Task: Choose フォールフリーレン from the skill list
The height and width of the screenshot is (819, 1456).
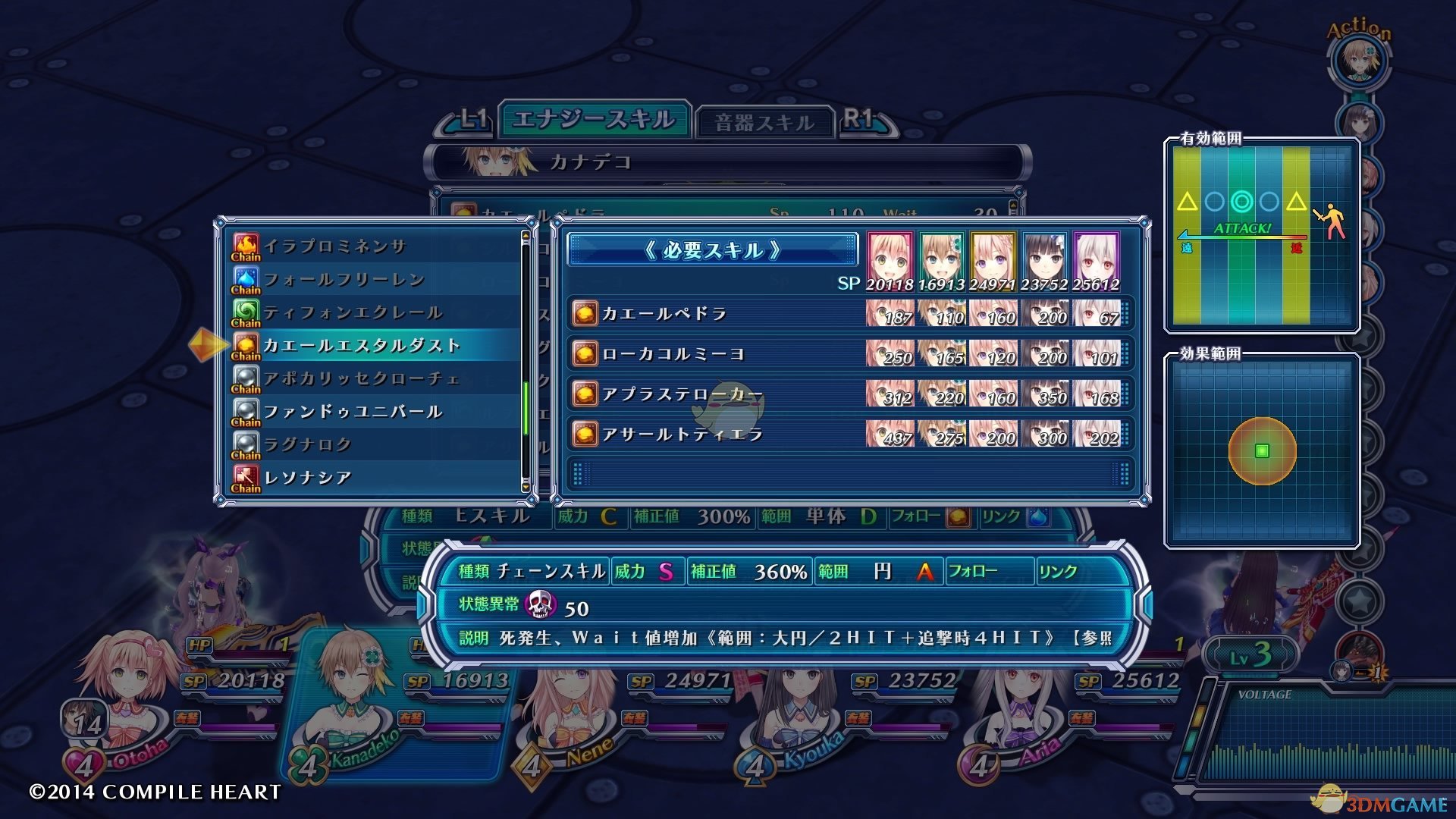Action: pyautogui.click(x=344, y=280)
